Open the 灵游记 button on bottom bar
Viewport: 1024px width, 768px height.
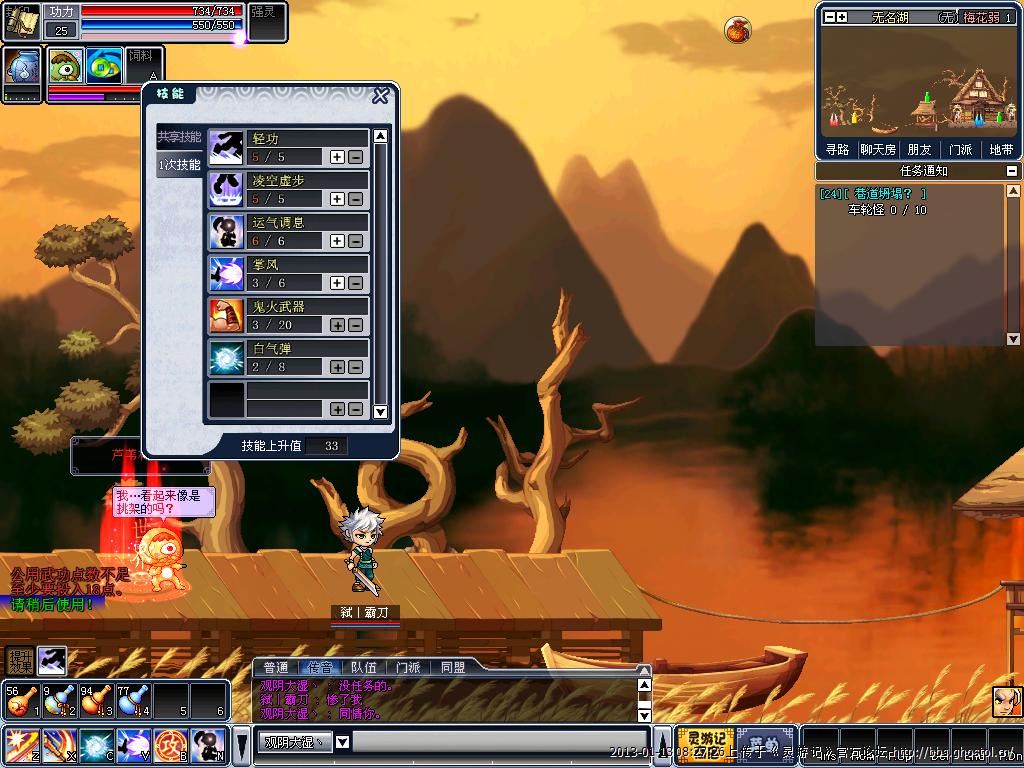coord(705,745)
